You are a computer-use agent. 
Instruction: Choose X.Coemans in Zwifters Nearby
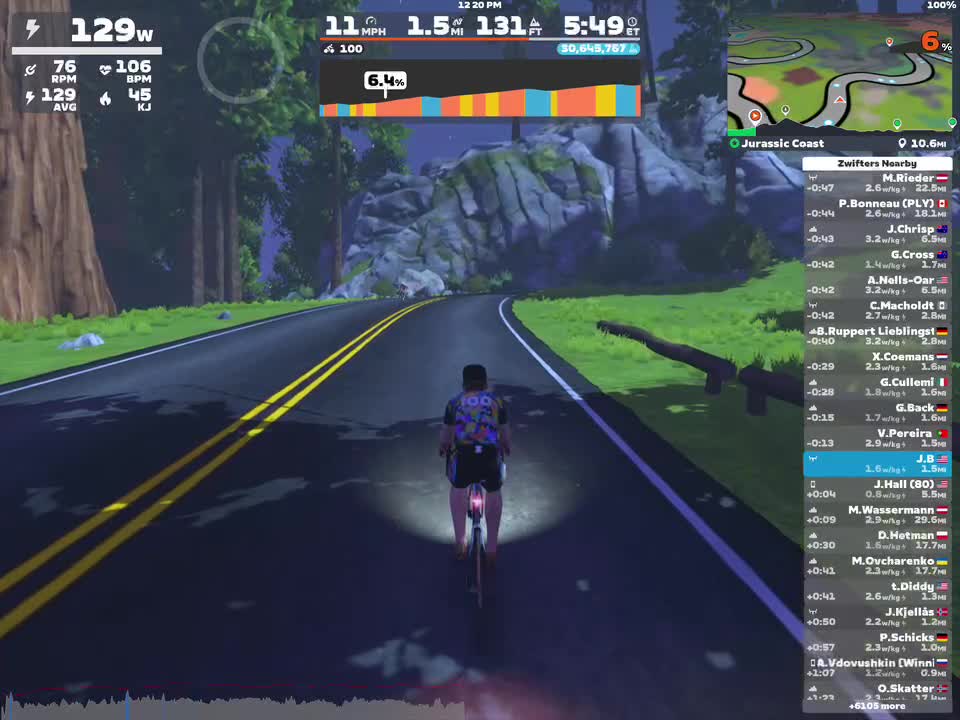[x=877, y=362]
